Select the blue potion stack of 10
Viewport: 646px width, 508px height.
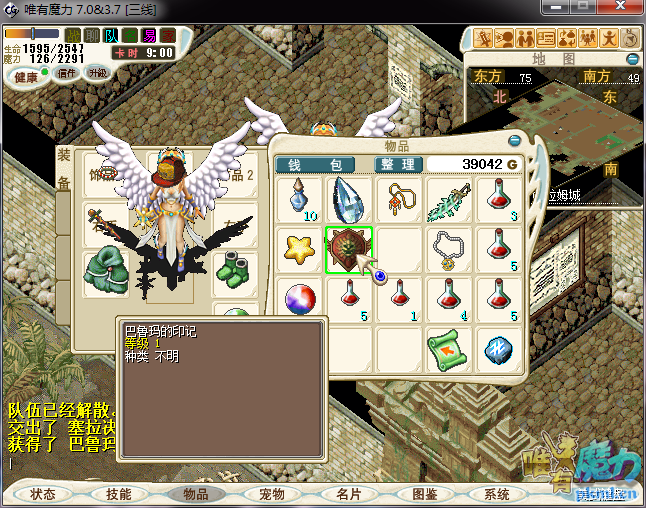[299, 199]
